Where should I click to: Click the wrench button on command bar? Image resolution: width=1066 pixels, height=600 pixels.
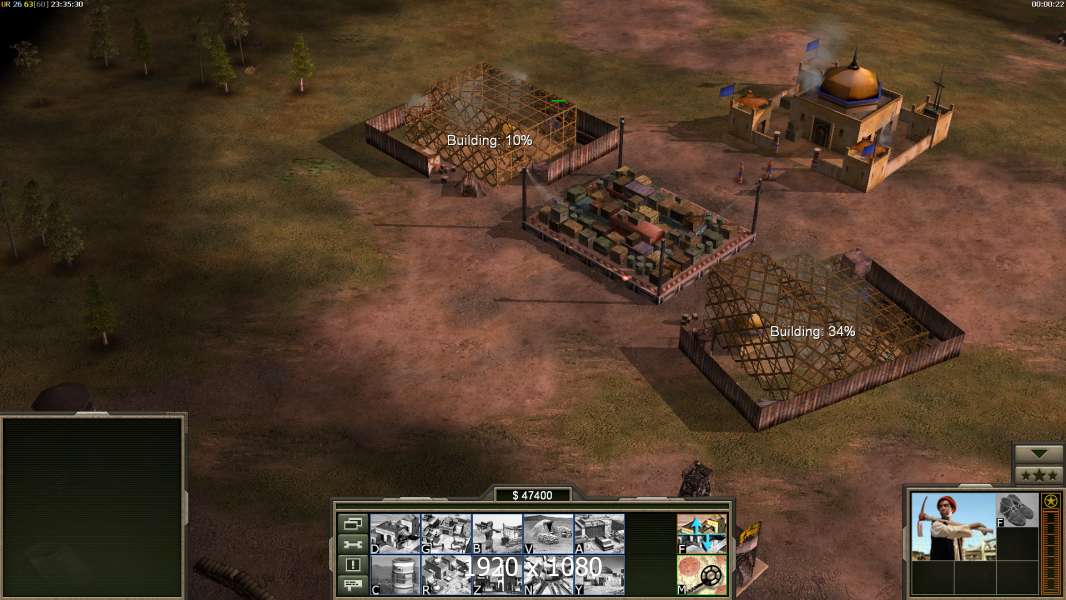coord(352,544)
